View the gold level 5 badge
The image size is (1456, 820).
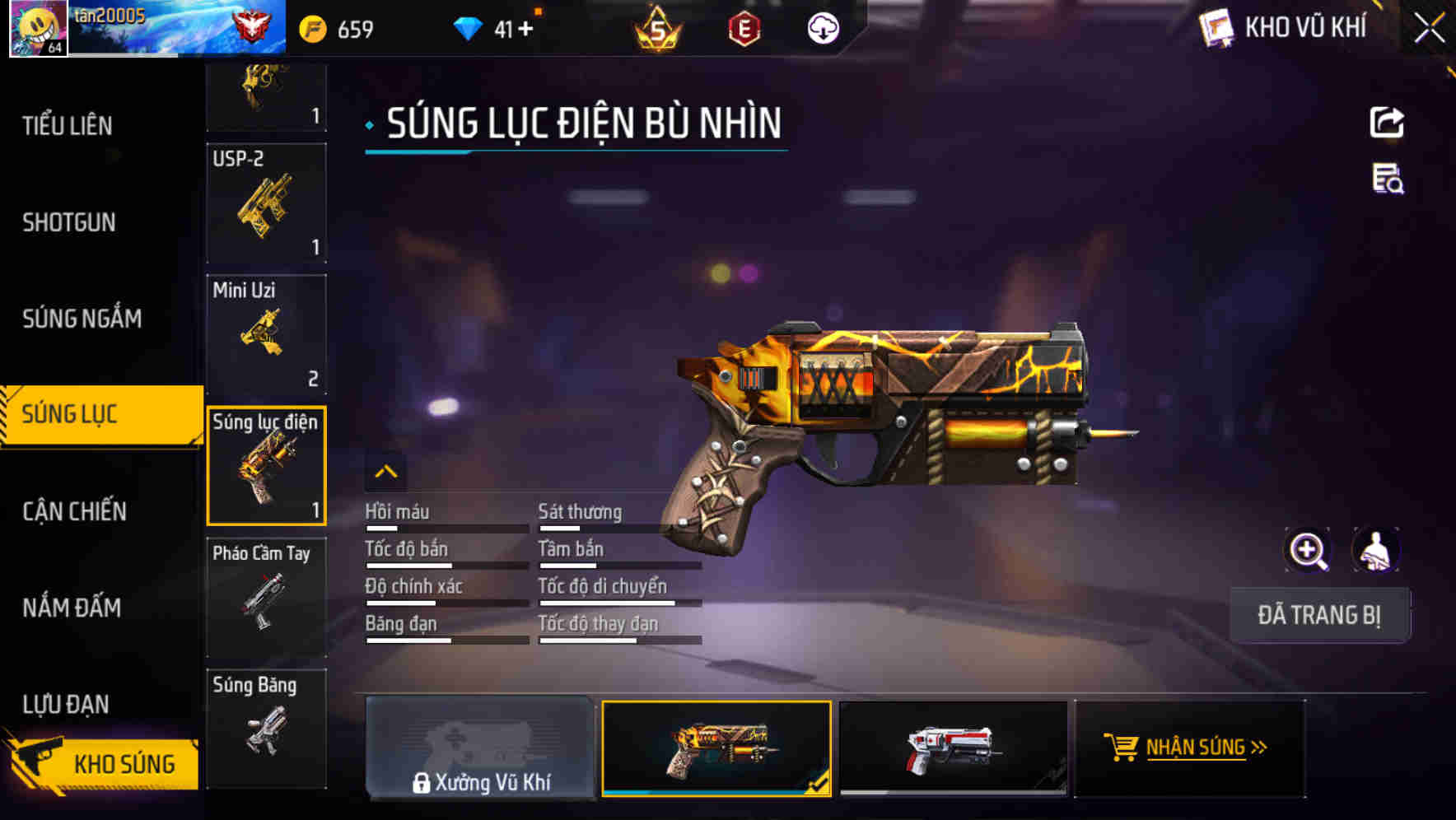pos(655,27)
